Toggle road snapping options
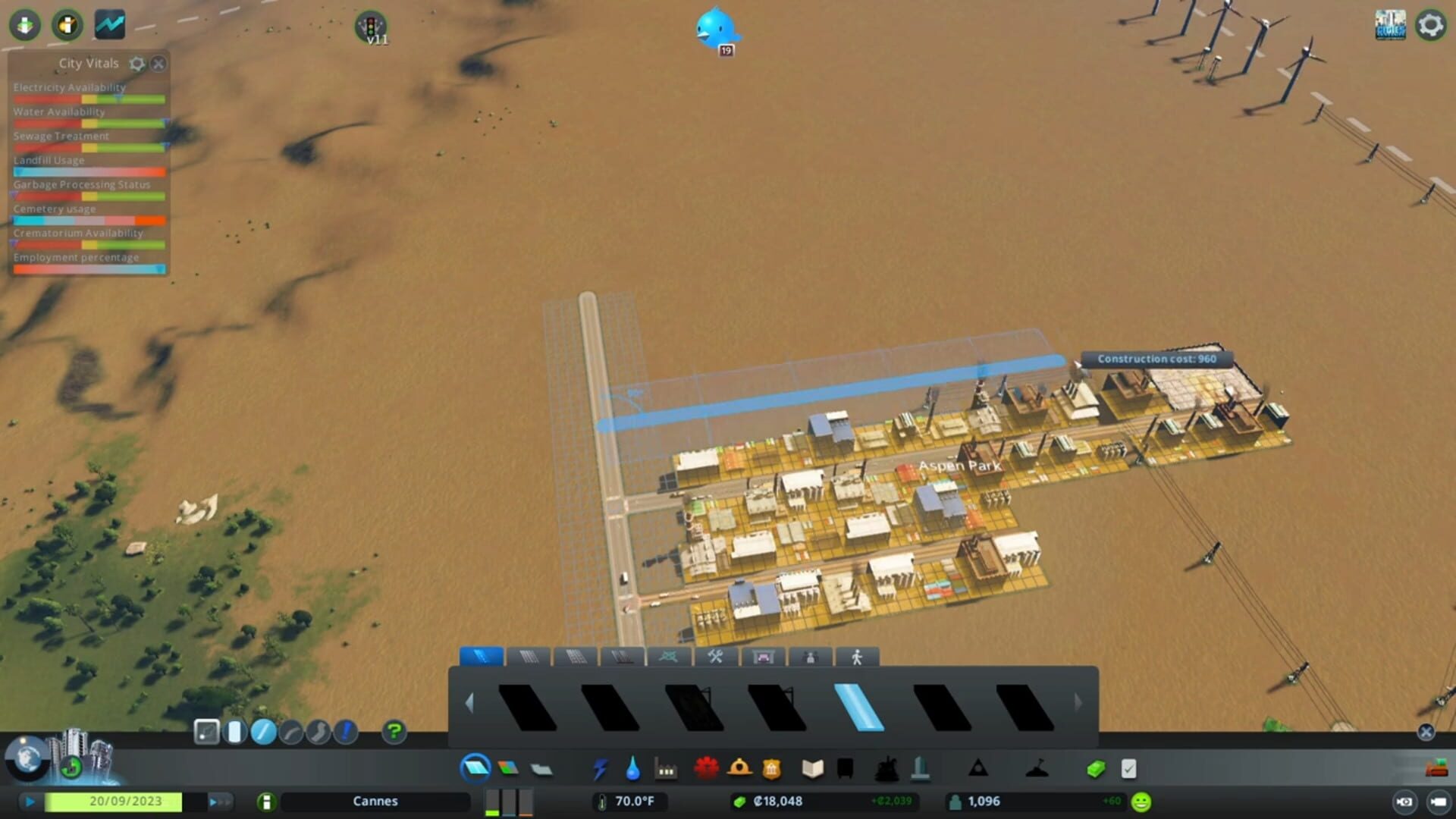The width and height of the screenshot is (1456, 819). point(207,730)
